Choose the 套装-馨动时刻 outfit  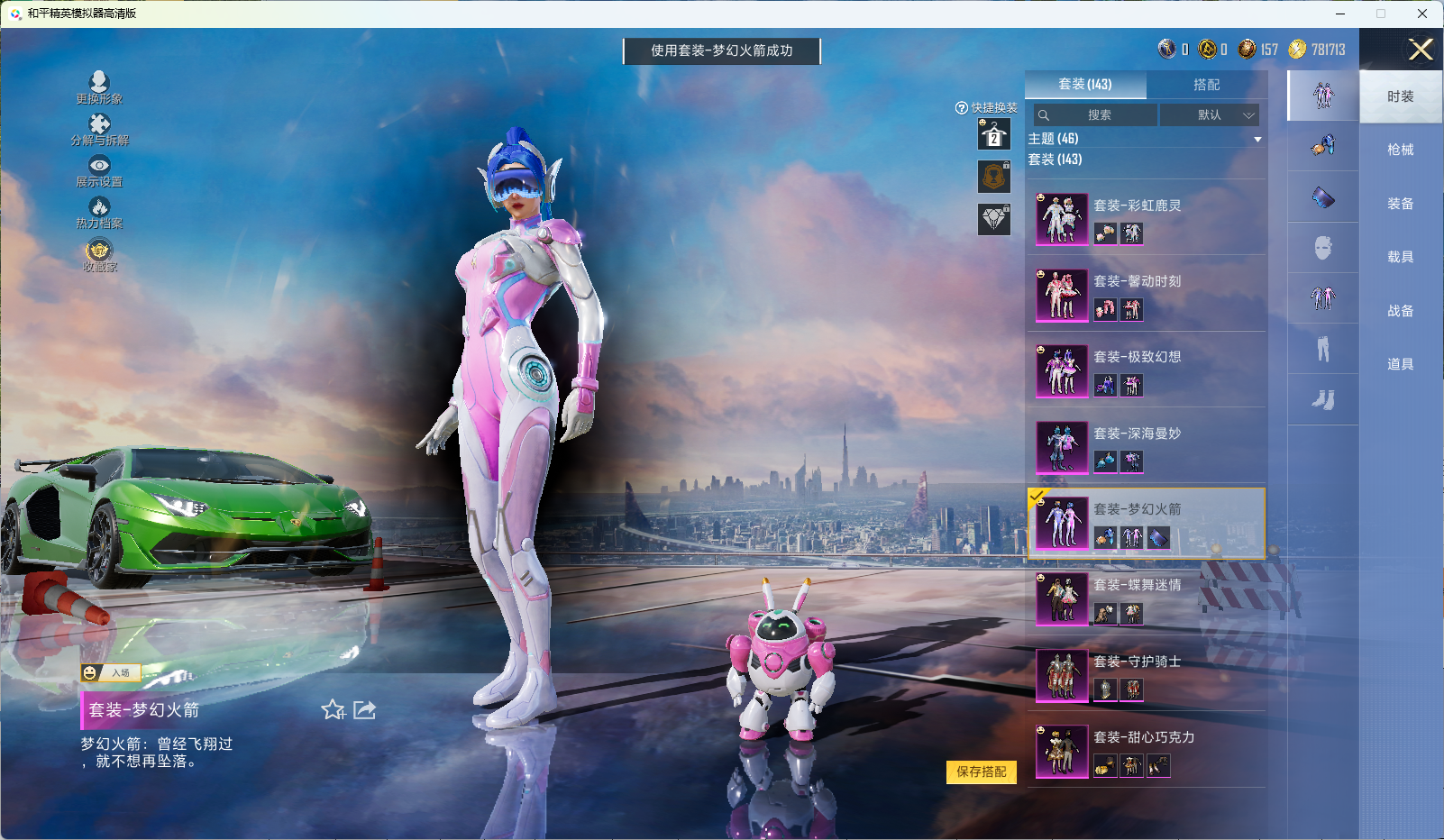tap(1146, 294)
